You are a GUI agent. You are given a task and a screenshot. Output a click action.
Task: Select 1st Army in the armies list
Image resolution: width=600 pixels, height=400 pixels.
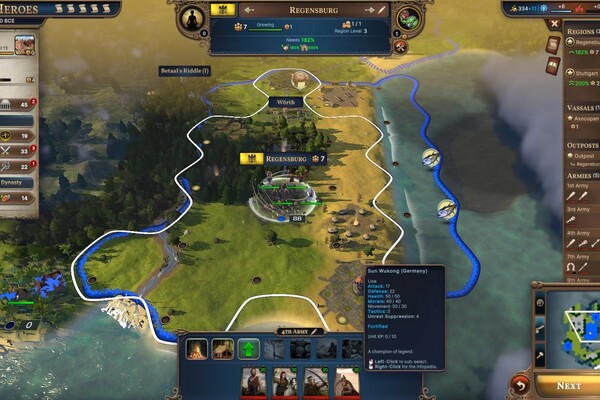click(578, 185)
